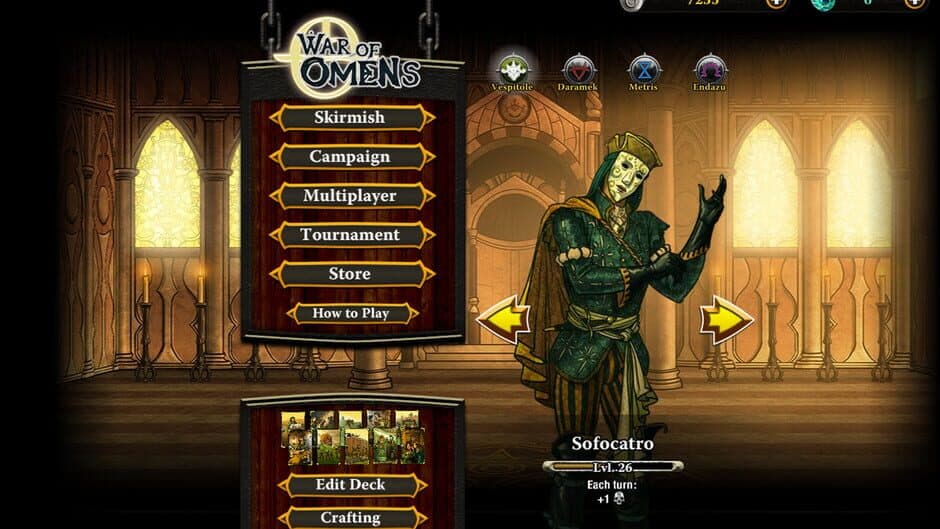Open the Store
Viewport: 940px width, 529px height.
point(349,274)
